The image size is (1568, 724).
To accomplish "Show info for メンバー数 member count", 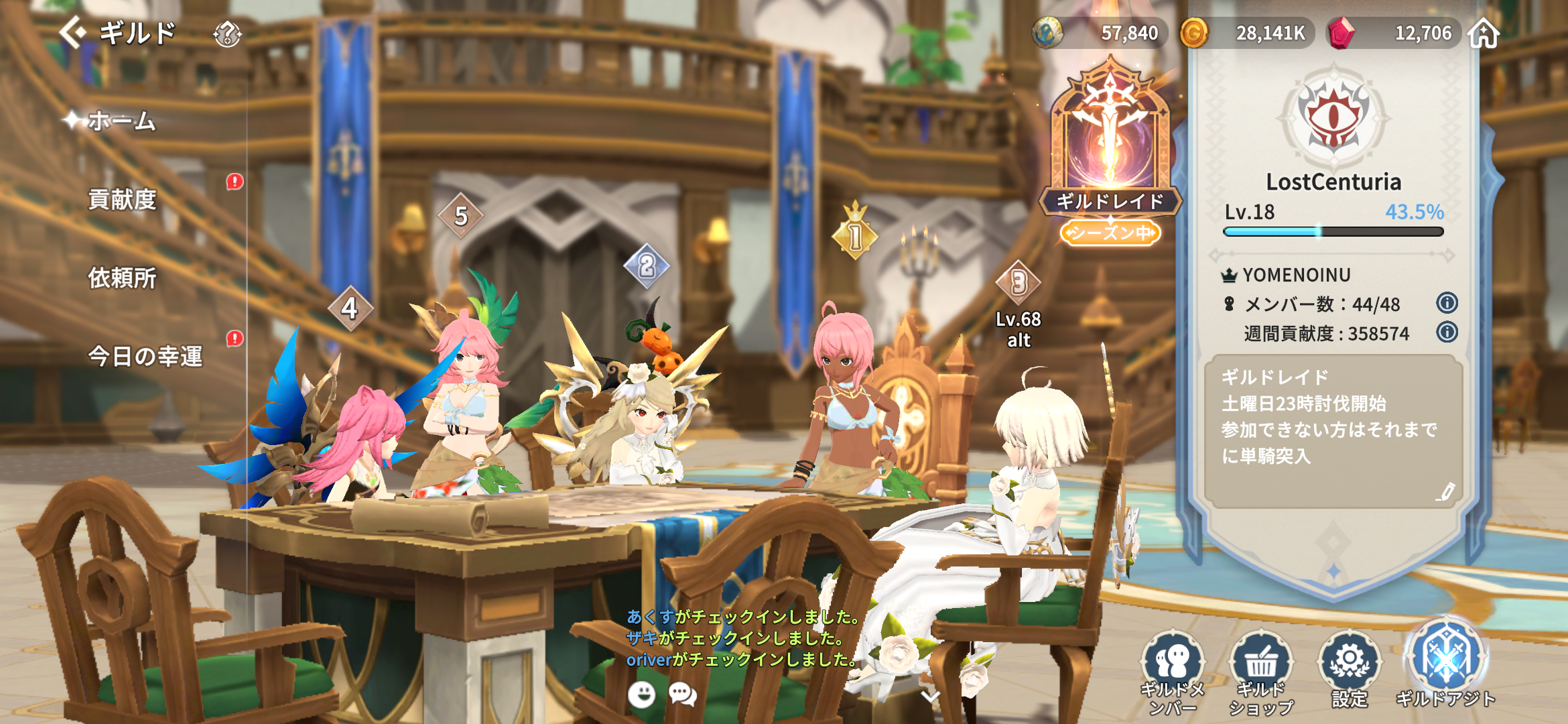I will pos(1447,303).
